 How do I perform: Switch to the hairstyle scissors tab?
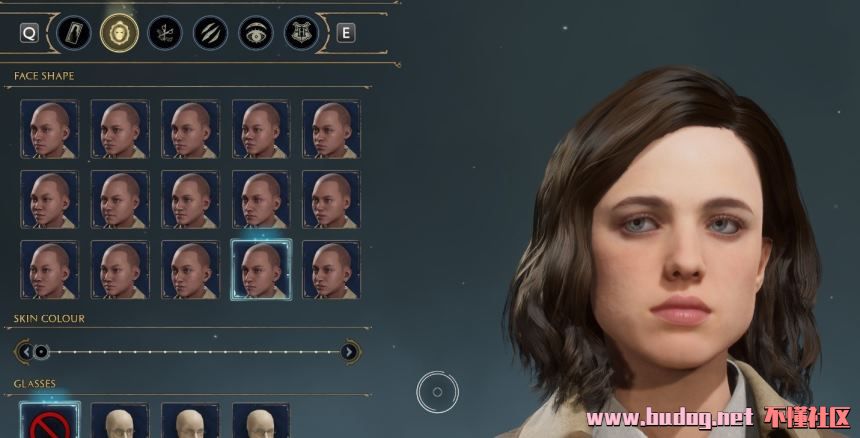click(x=164, y=33)
